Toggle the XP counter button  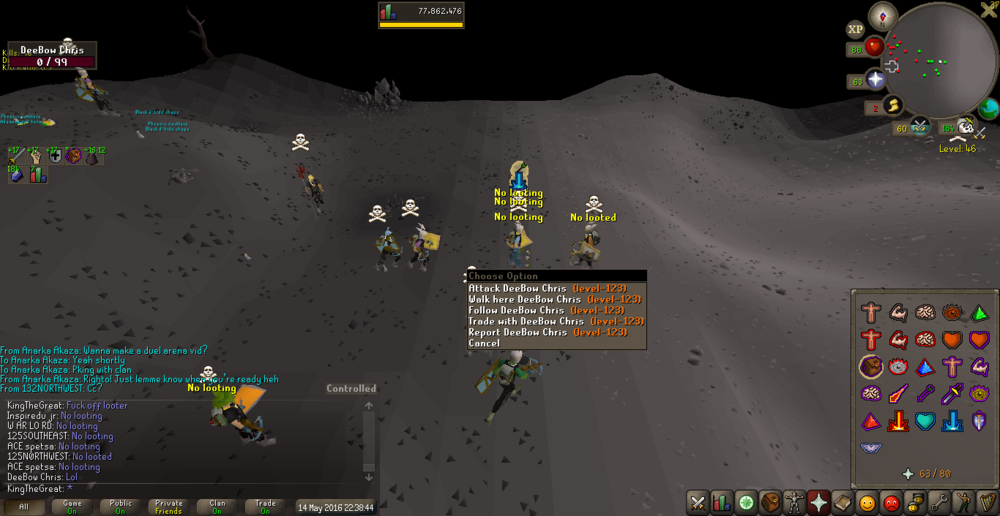pos(856,30)
